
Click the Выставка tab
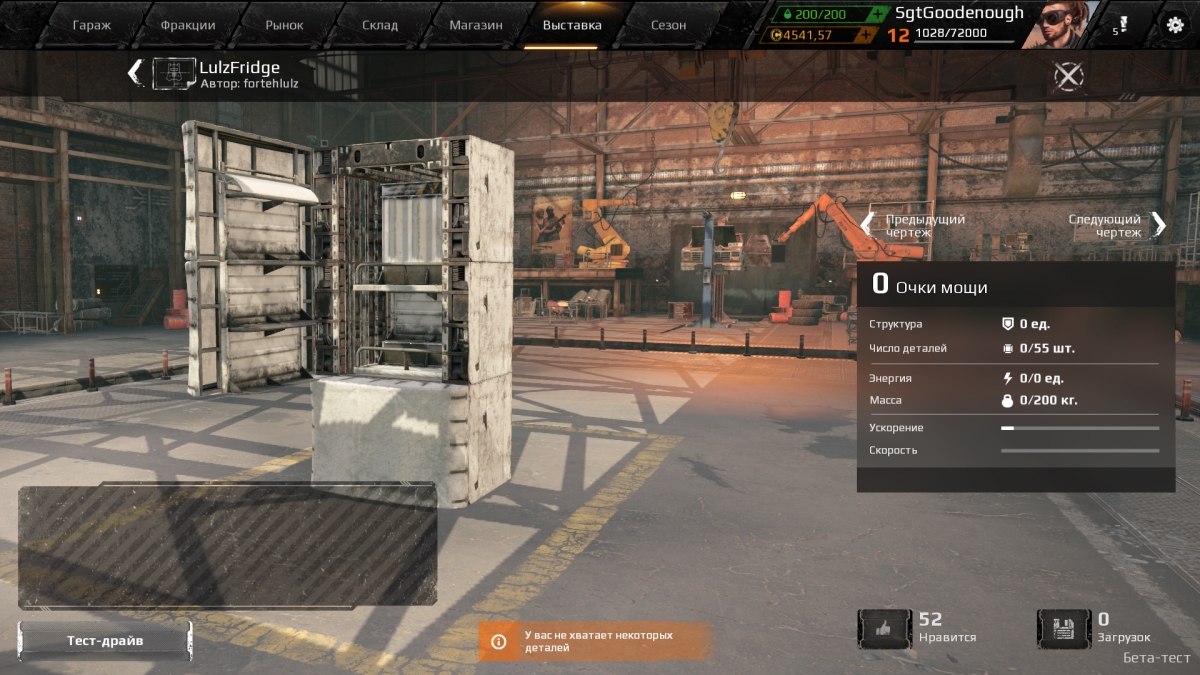pyautogui.click(x=572, y=25)
